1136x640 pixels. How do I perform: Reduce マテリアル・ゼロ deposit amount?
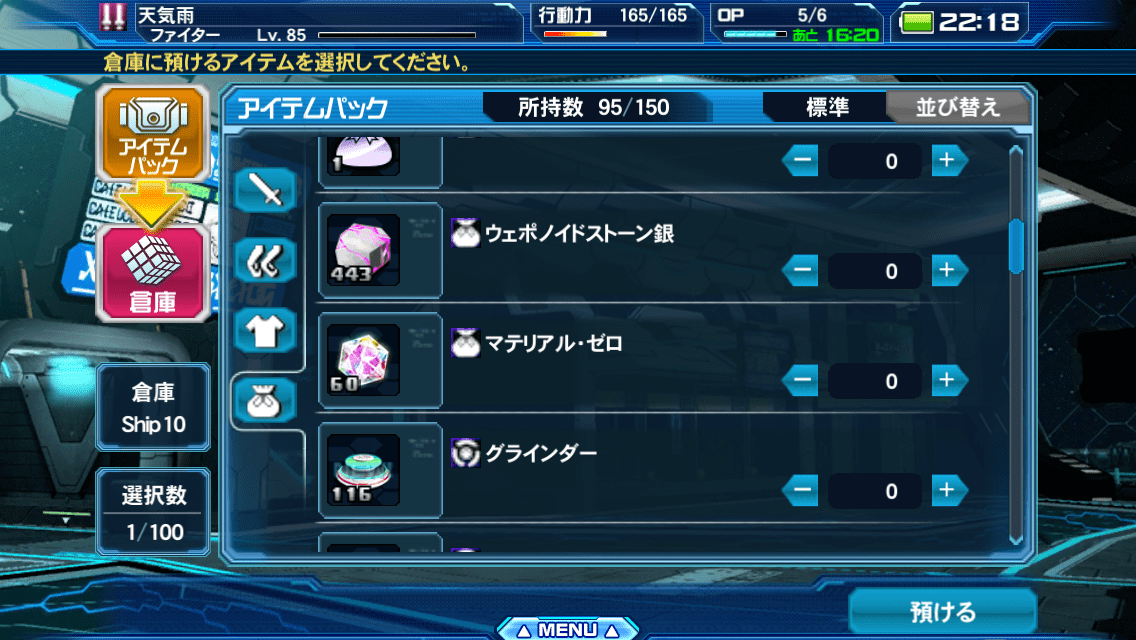pos(800,380)
